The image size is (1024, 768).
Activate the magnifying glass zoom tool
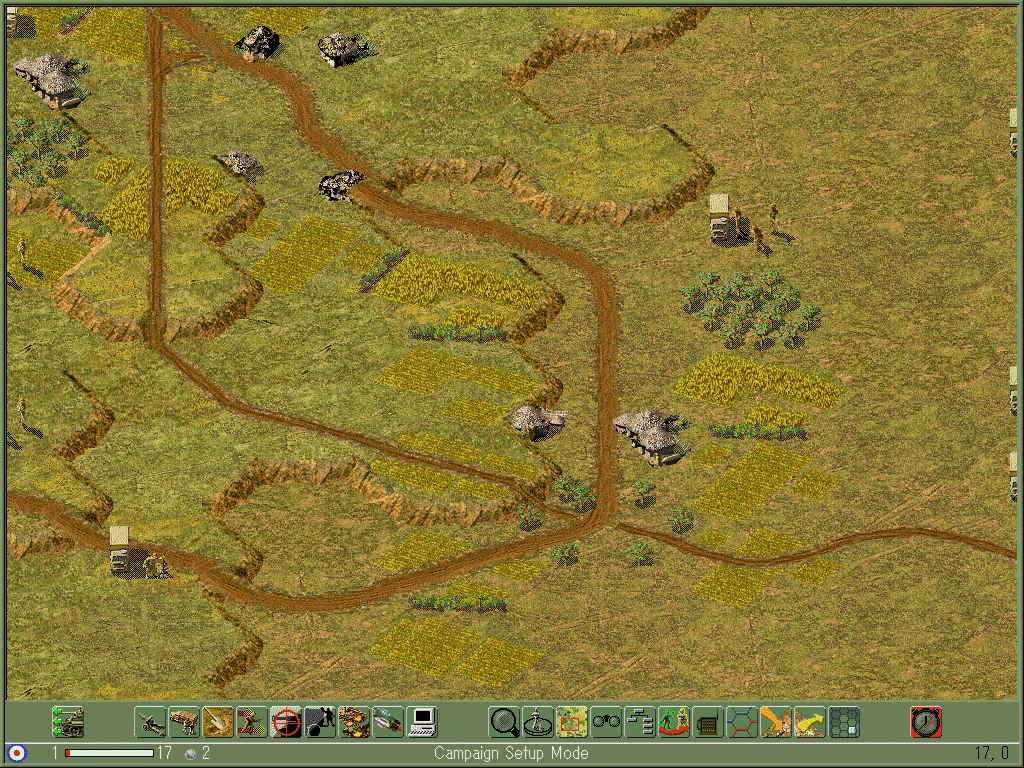[504, 721]
